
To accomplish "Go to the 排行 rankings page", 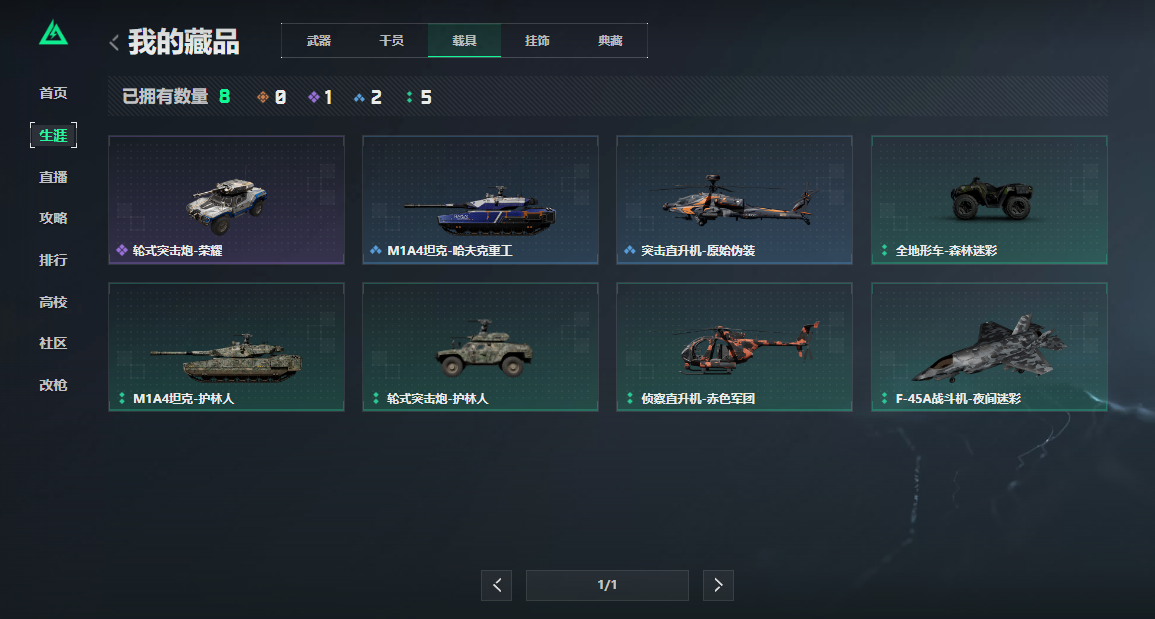I will tap(53, 260).
